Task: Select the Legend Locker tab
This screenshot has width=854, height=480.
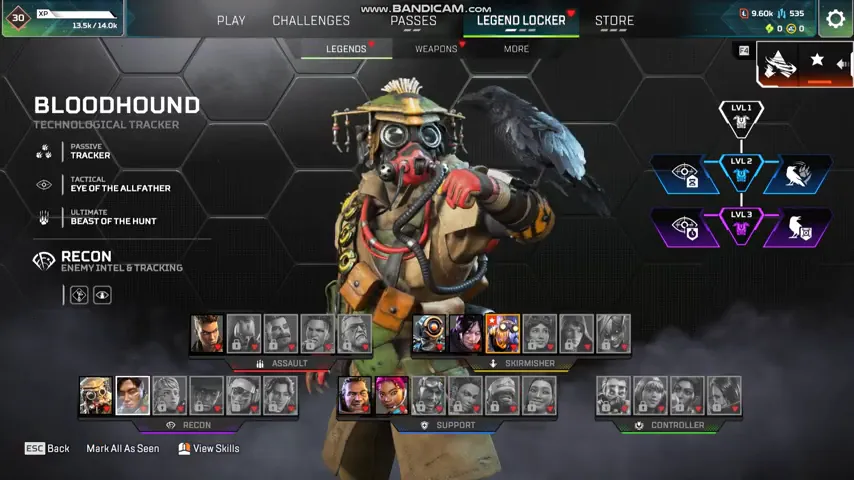Action: click(x=521, y=20)
